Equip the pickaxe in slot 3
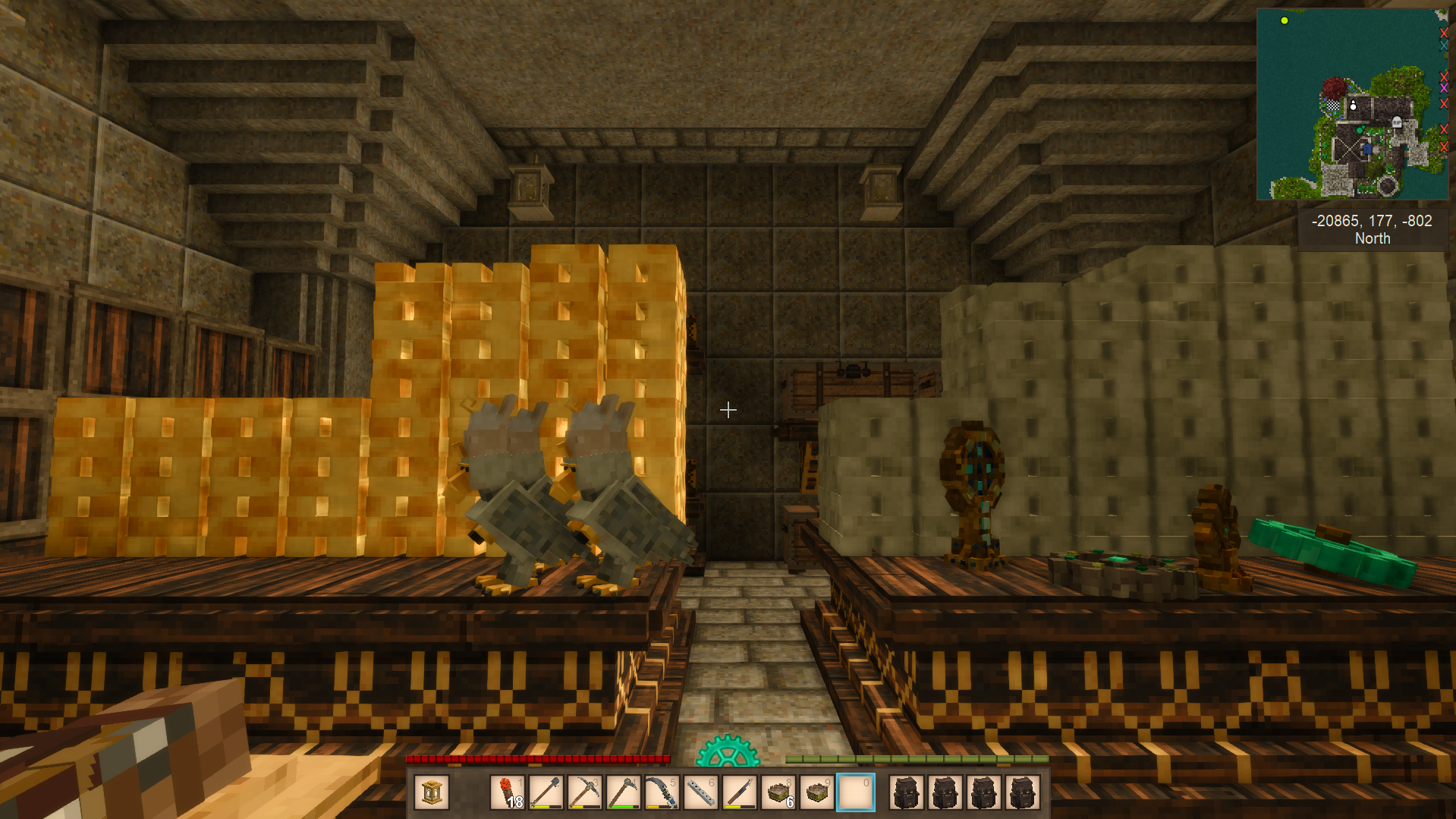This screenshot has width=1456, height=819. pyautogui.click(x=585, y=793)
